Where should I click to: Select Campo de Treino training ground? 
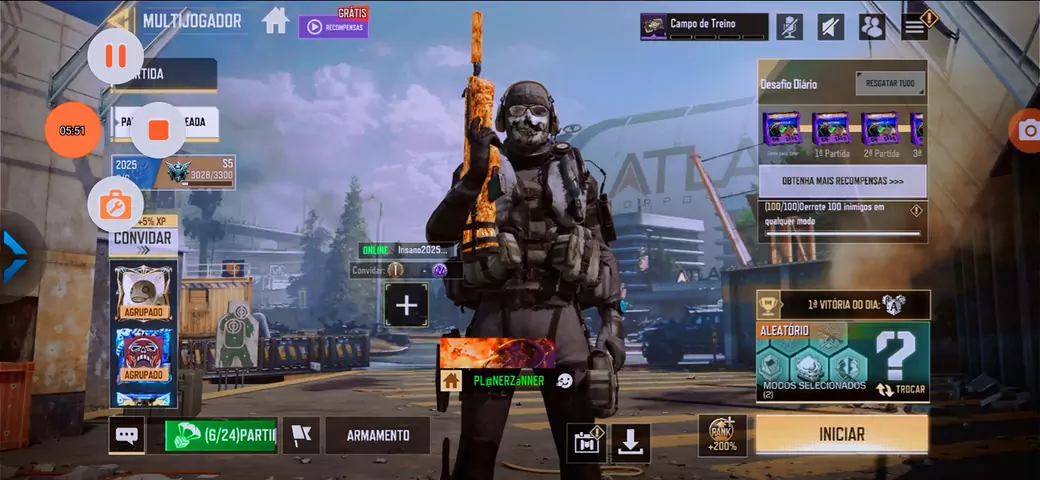point(704,27)
